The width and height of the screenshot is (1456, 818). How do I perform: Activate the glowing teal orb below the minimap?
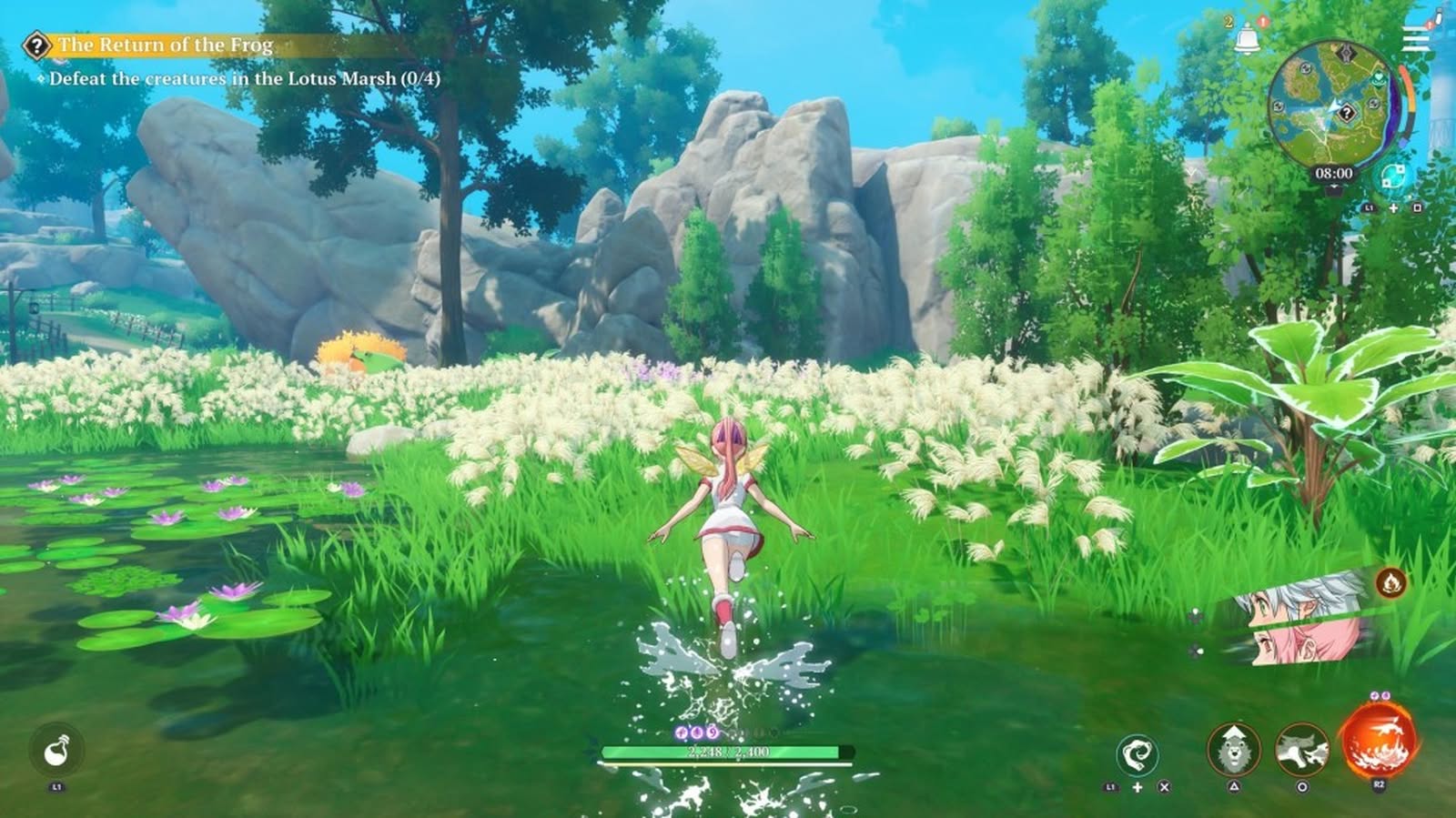(x=1391, y=176)
